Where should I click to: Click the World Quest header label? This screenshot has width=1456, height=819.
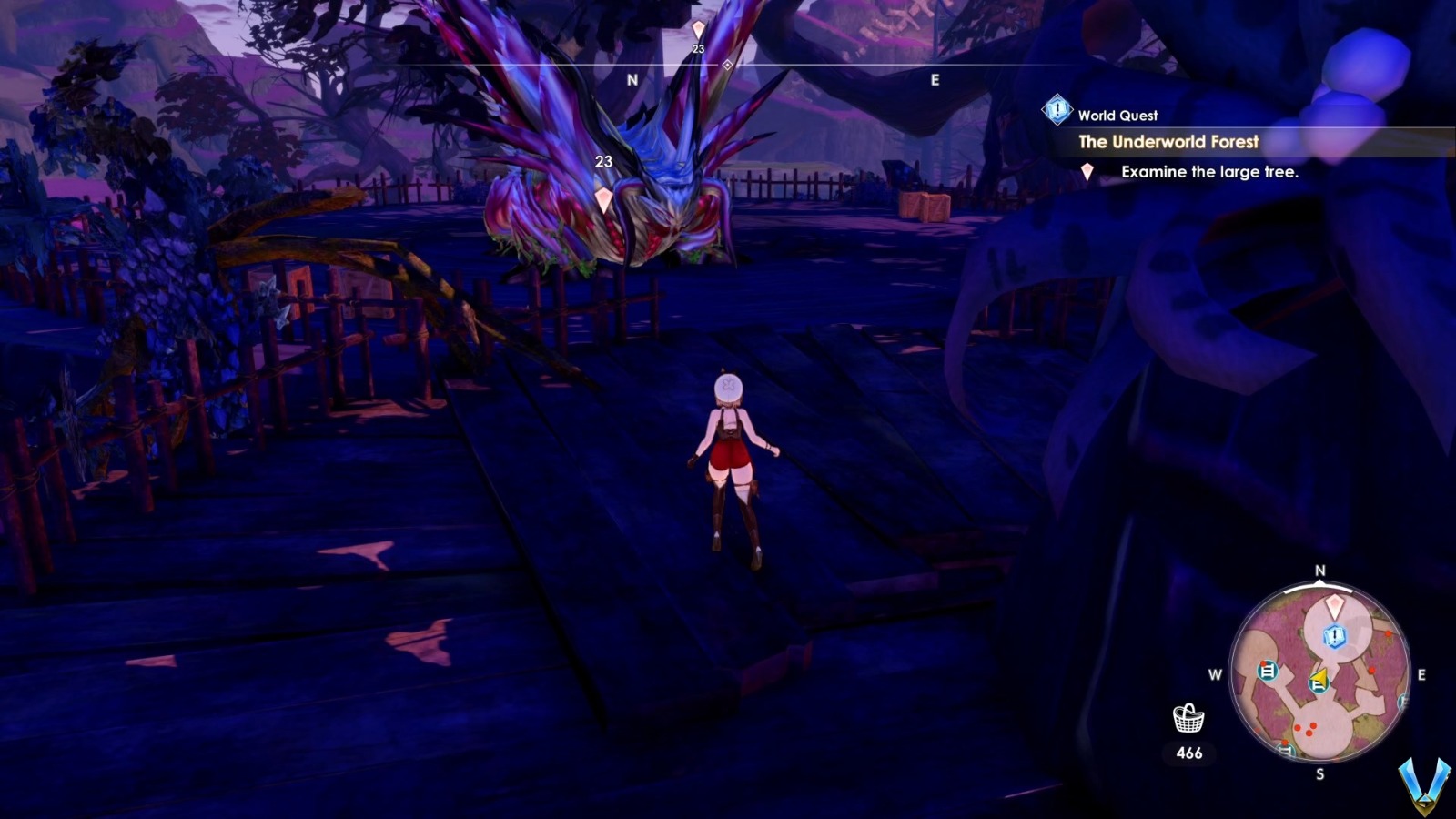coord(1117,115)
